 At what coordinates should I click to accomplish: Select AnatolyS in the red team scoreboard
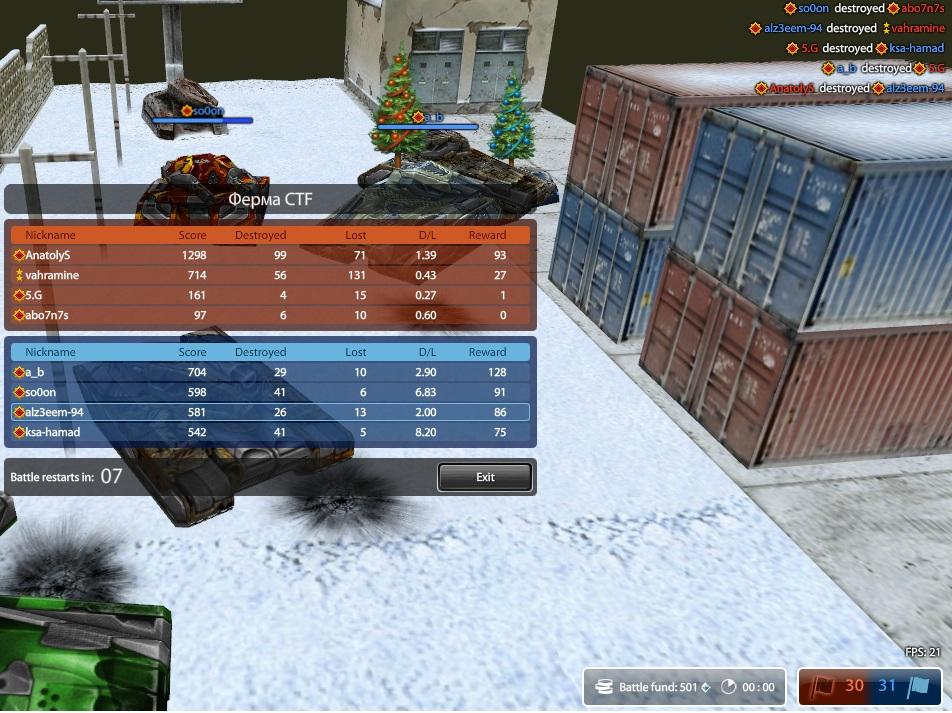point(270,255)
